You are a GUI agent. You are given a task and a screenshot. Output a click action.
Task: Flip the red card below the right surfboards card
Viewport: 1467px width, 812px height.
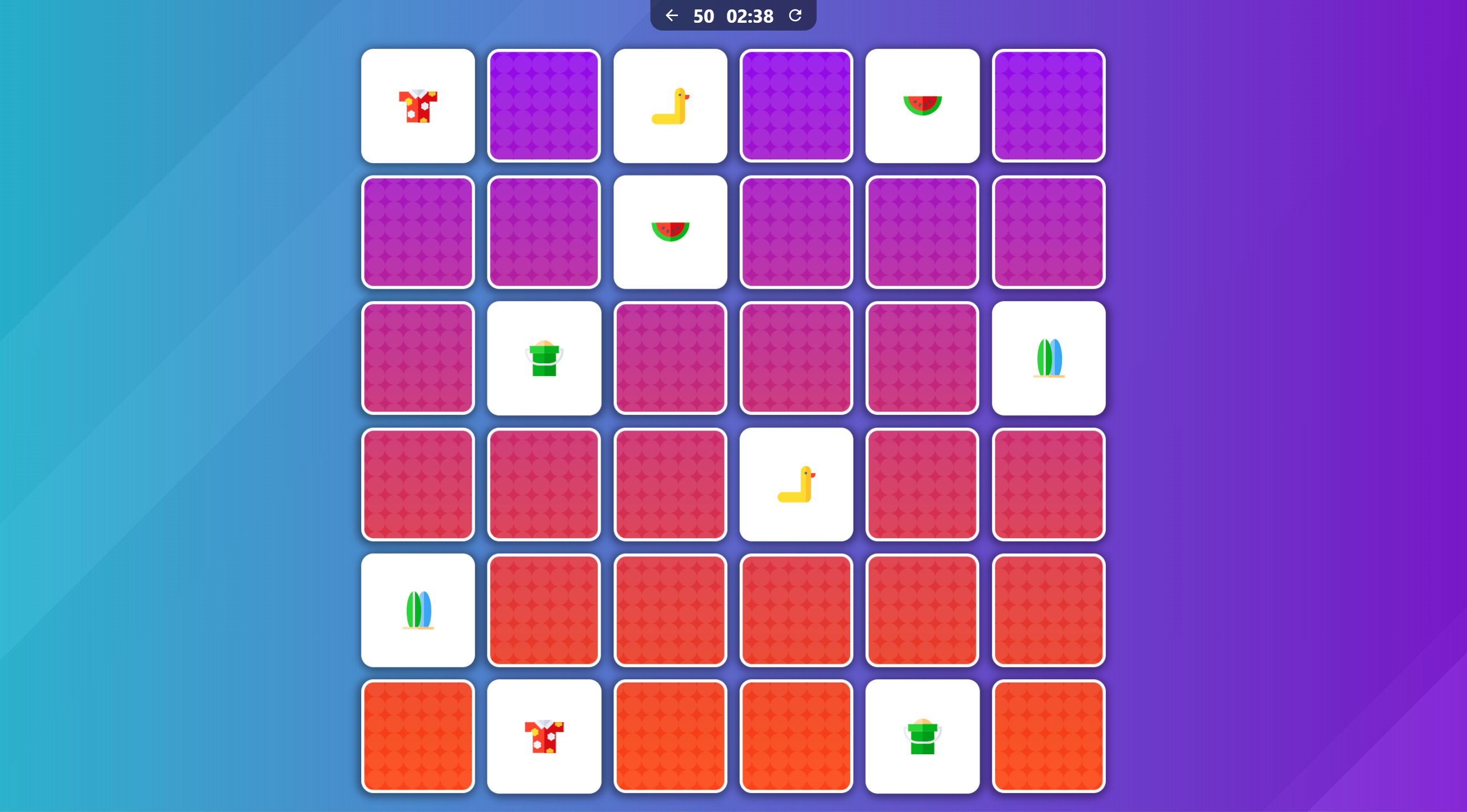tap(1049, 484)
